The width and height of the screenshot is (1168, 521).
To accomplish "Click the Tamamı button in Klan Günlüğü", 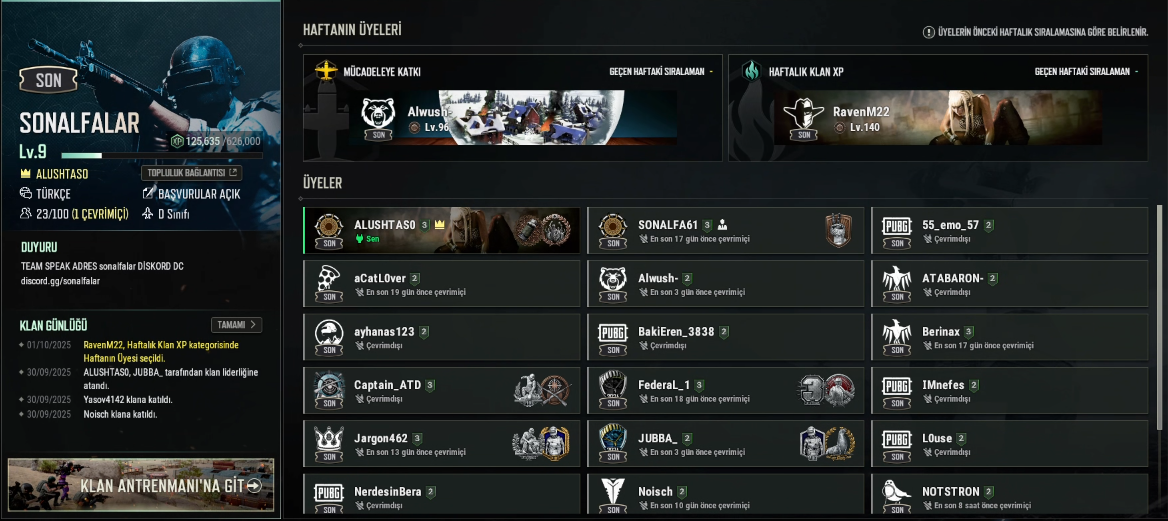I will click(237, 325).
